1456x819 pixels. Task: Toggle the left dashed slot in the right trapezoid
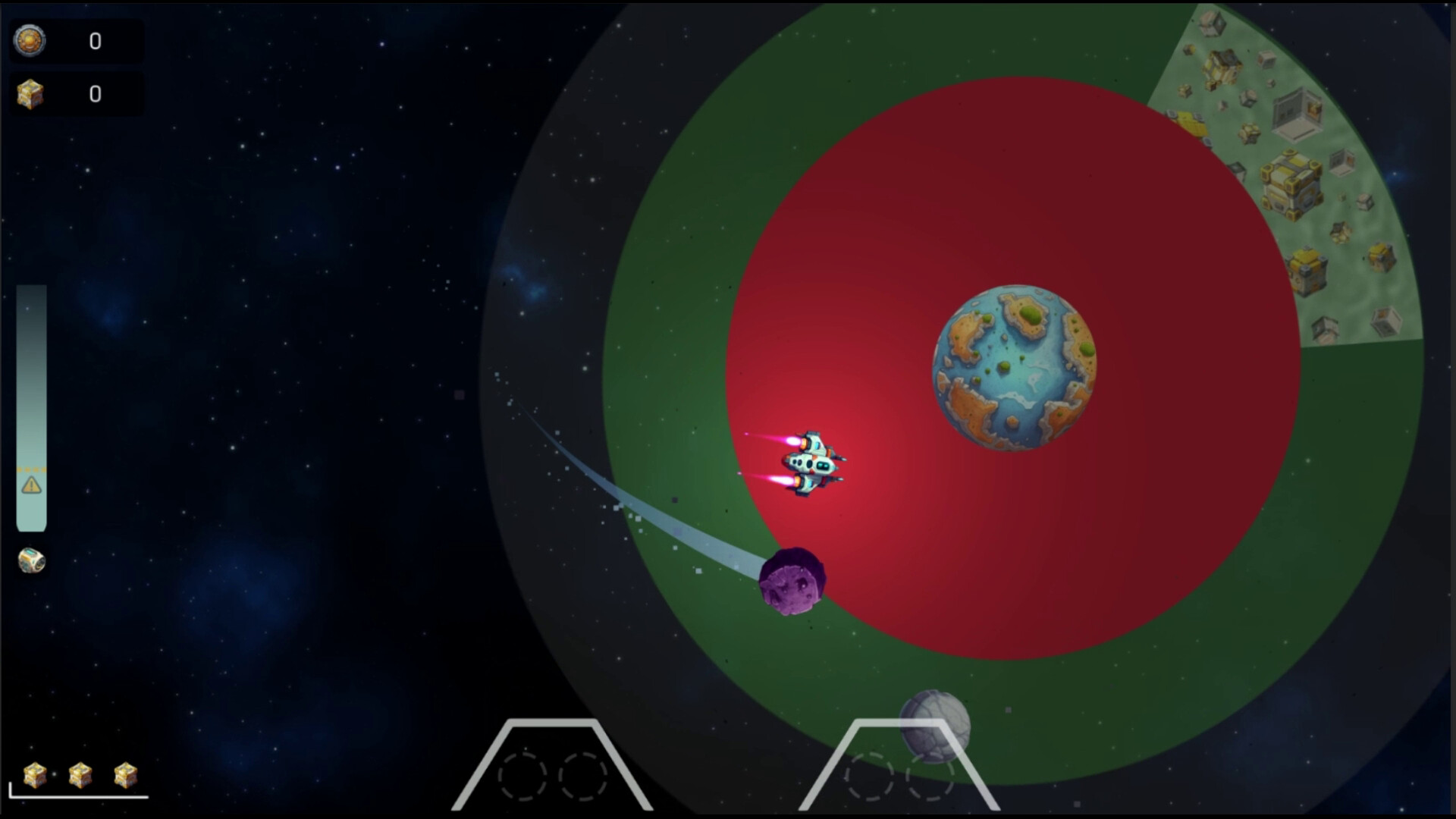[x=870, y=774]
